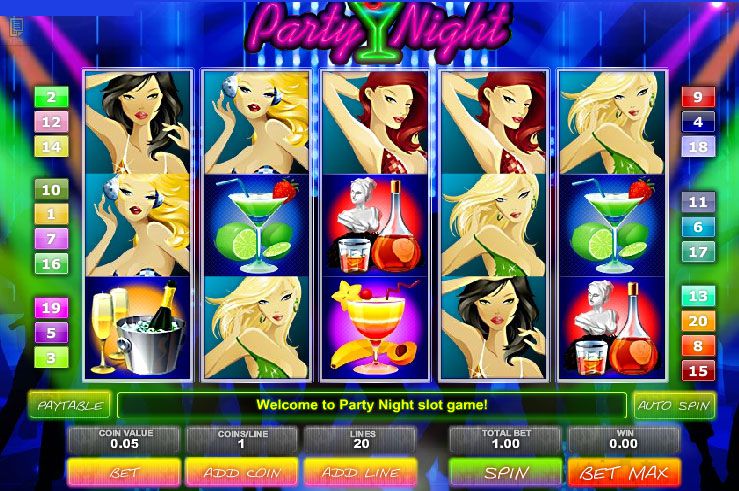The height and width of the screenshot is (491, 739).
Task: Choose payline marker 3
Action: click(x=51, y=357)
